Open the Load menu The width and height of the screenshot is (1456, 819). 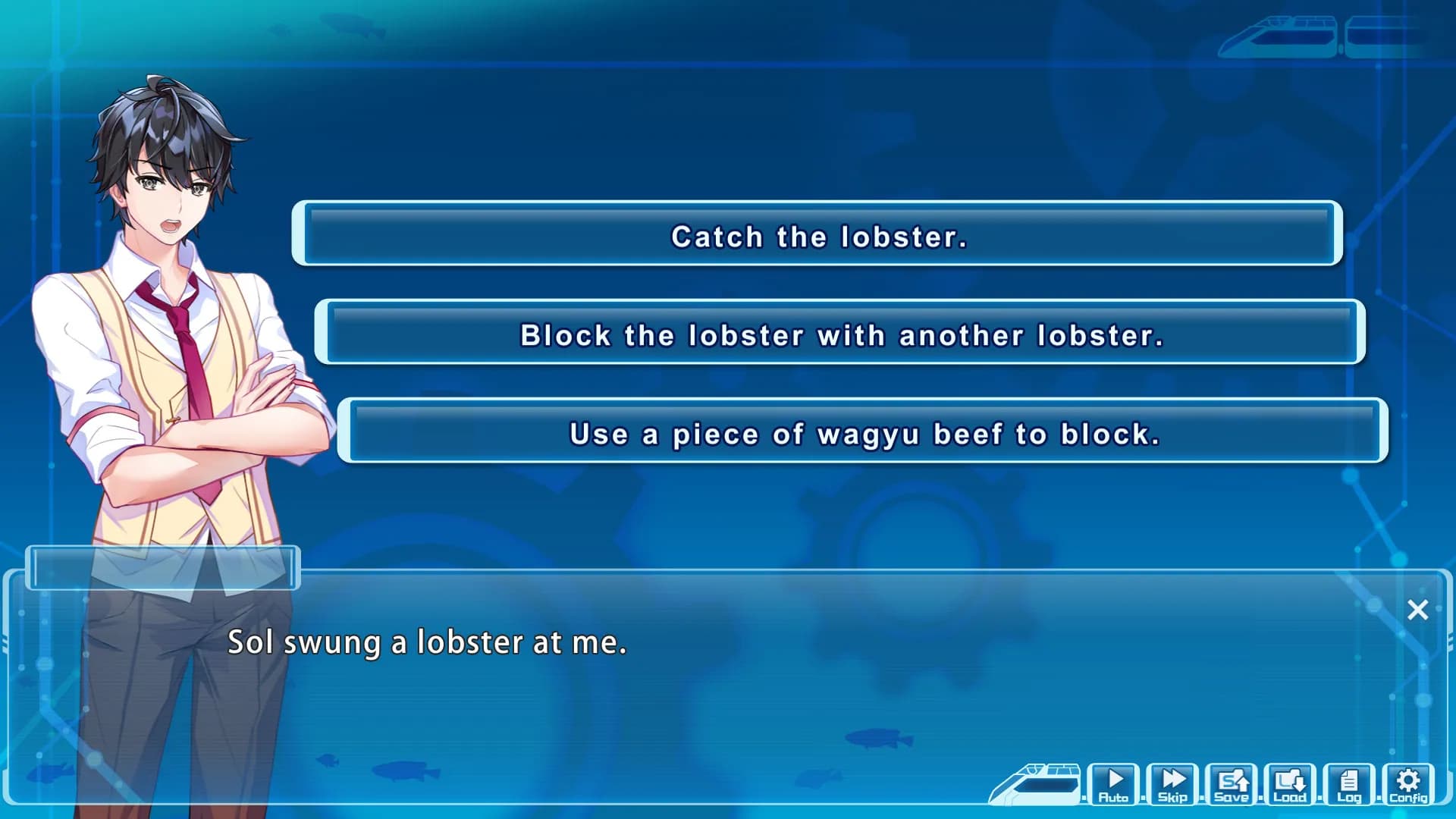click(x=1290, y=784)
